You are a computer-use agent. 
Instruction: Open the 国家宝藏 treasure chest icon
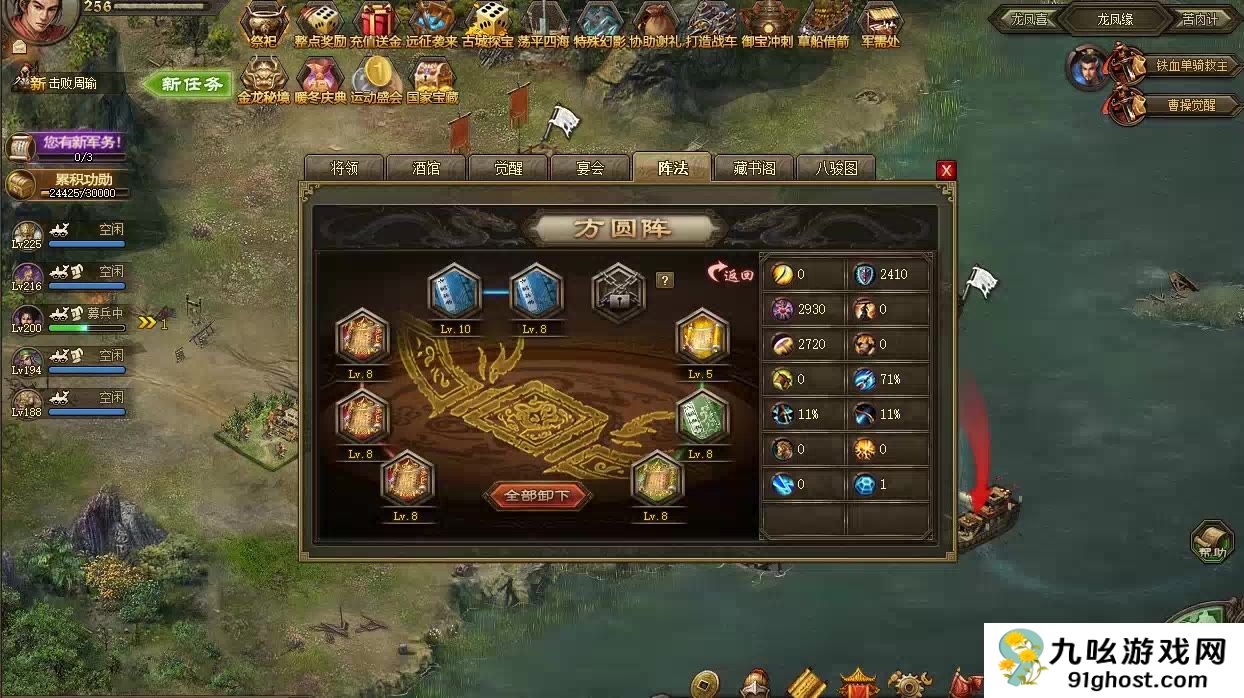point(432,78)
